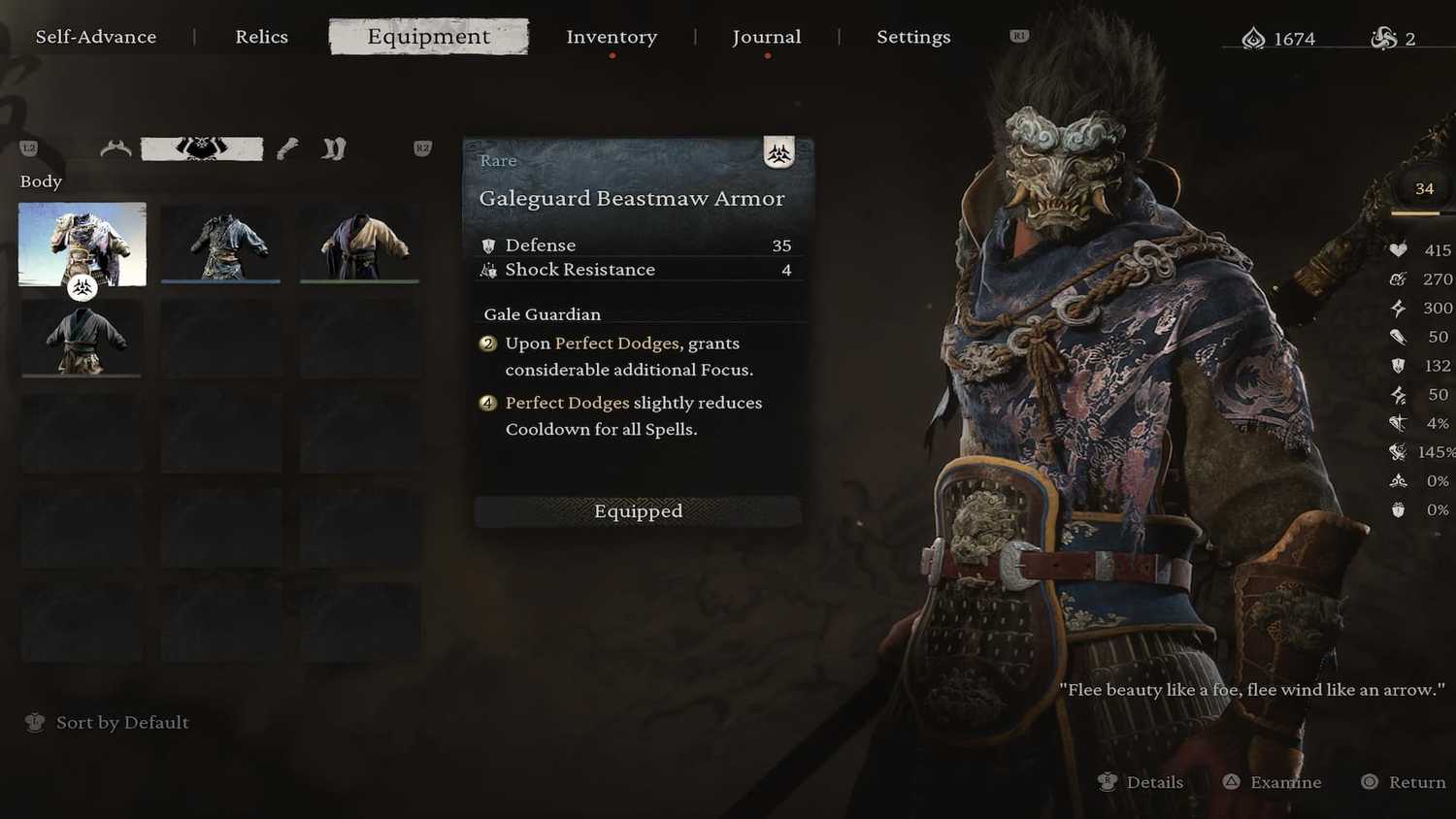The image size is (1456, 819).
Task: Pick the dark blue robe armor slot
Action: point(221,244)
